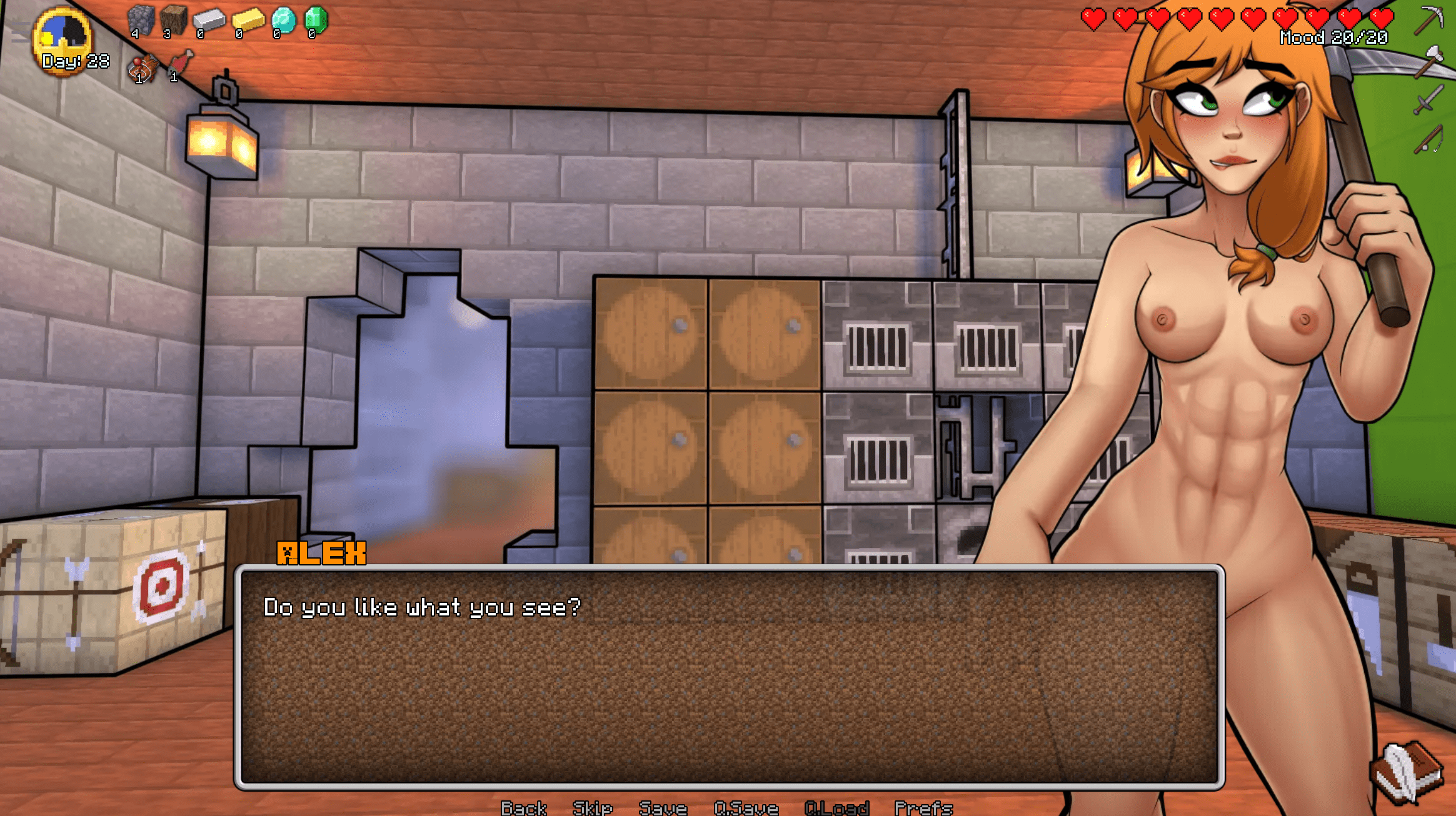Click the day and night clock icon
The image size is (1456, 816).
coord(62,37)
